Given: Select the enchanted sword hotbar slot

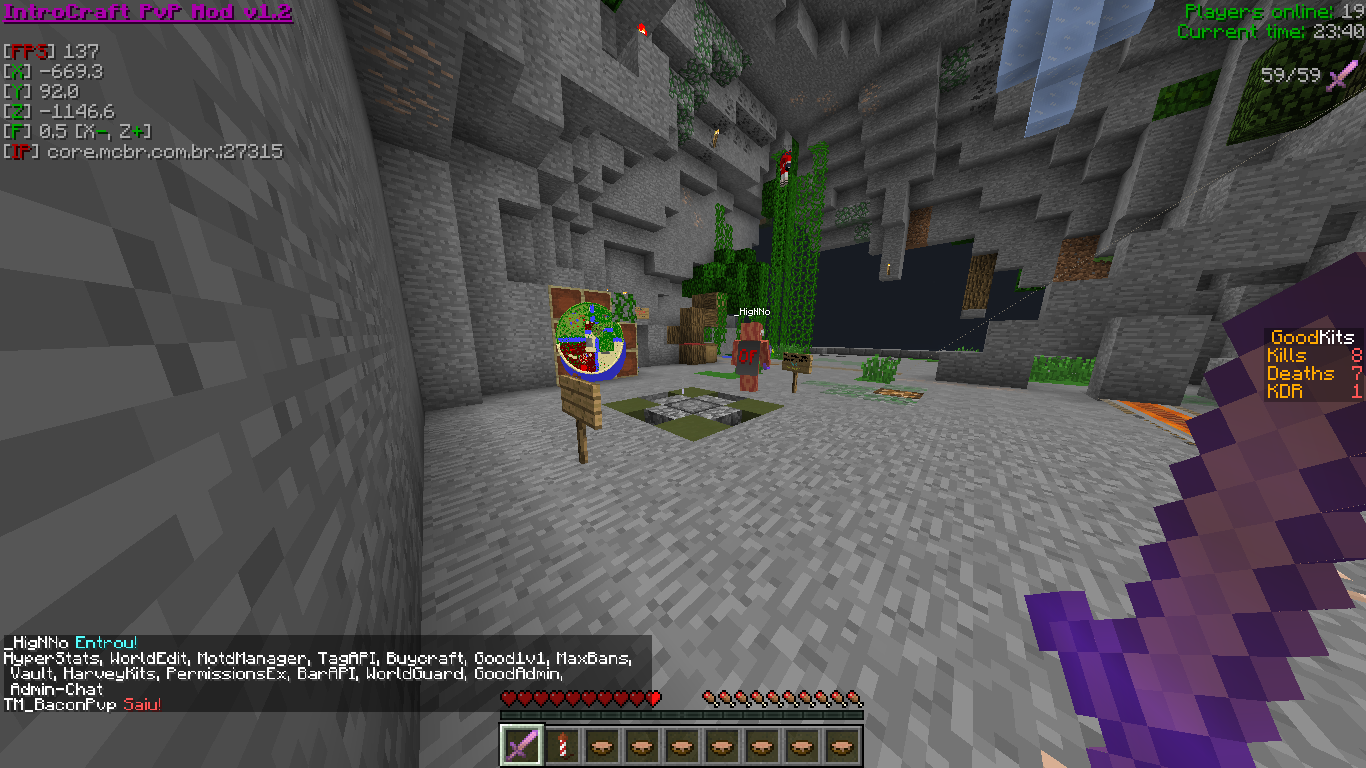Looking at the screenshot, I should pyautogui.click(x=521, y=745).
